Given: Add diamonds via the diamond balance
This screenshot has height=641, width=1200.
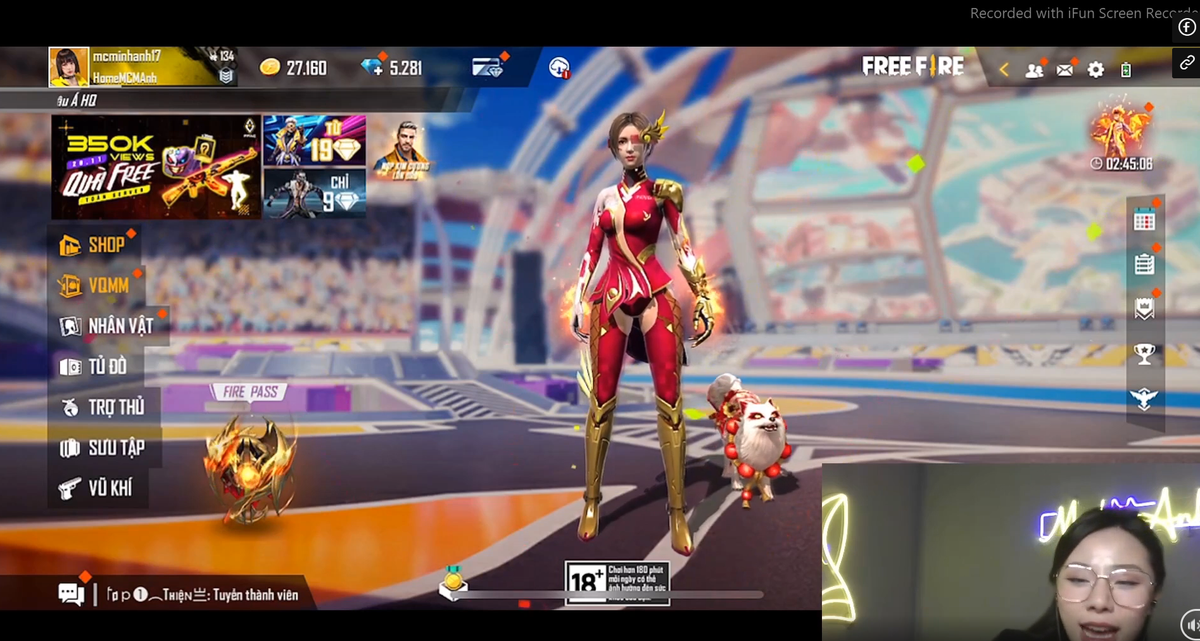Looking at the screenshot, I should click(393, 68).
